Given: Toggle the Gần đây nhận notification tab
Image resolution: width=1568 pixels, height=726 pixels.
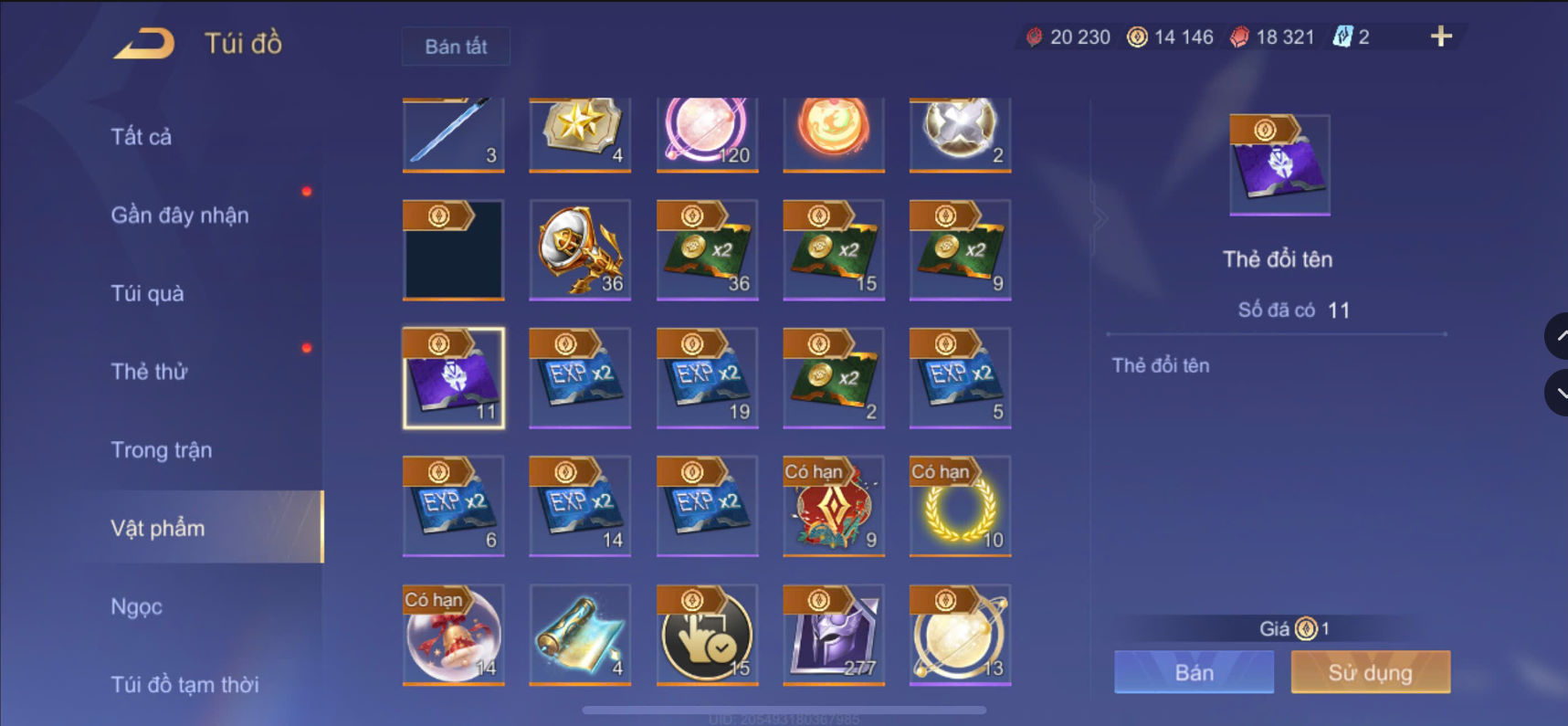Looking at the screenshot, I should pos(180,215).
